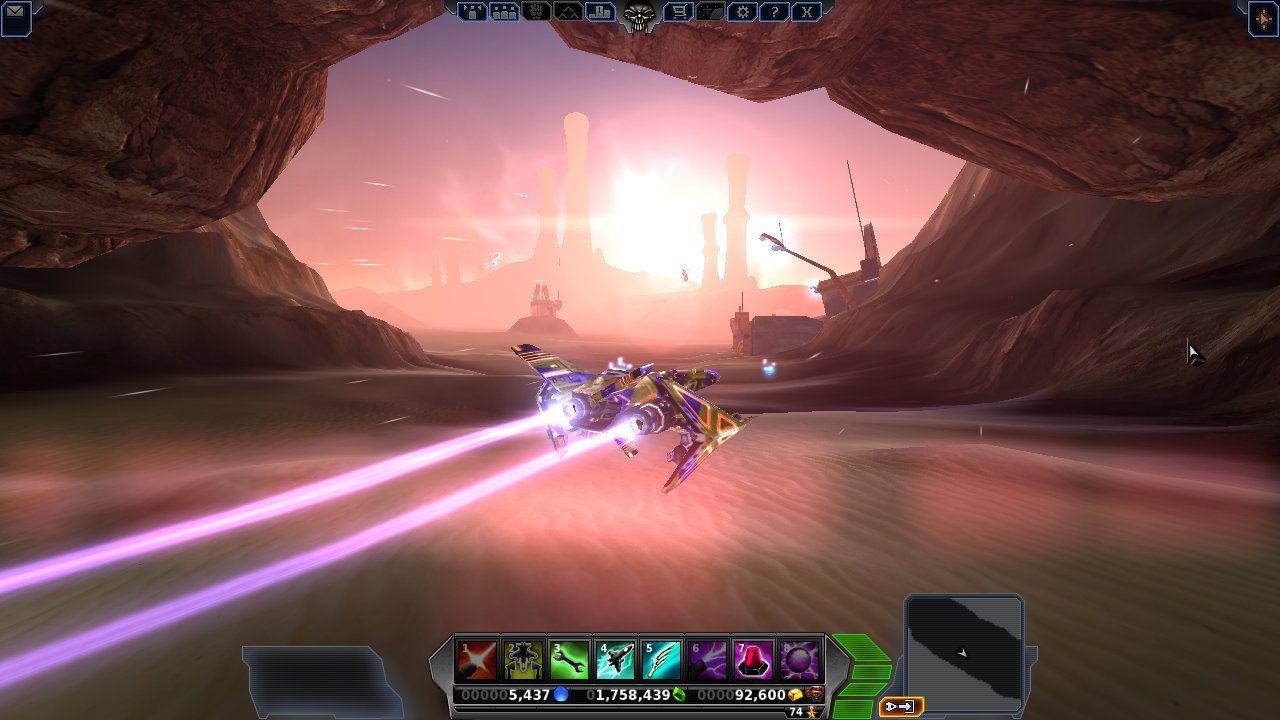Trigger the cyan claw ability in slot 5

(661, 660)
